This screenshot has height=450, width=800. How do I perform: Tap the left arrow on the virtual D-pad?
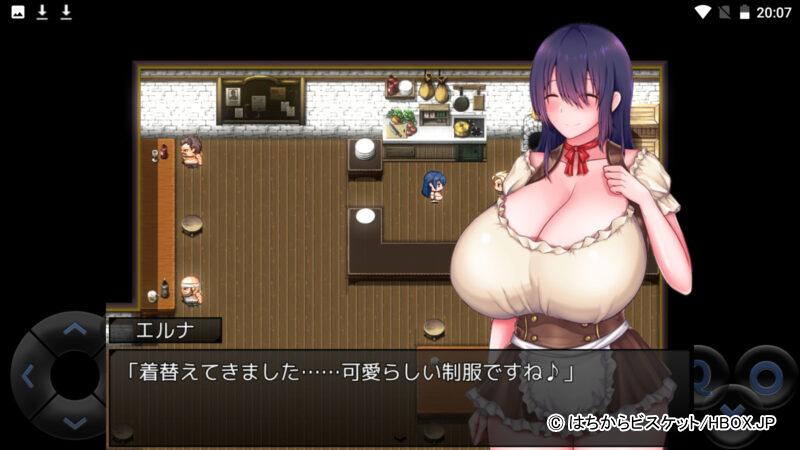27,377
